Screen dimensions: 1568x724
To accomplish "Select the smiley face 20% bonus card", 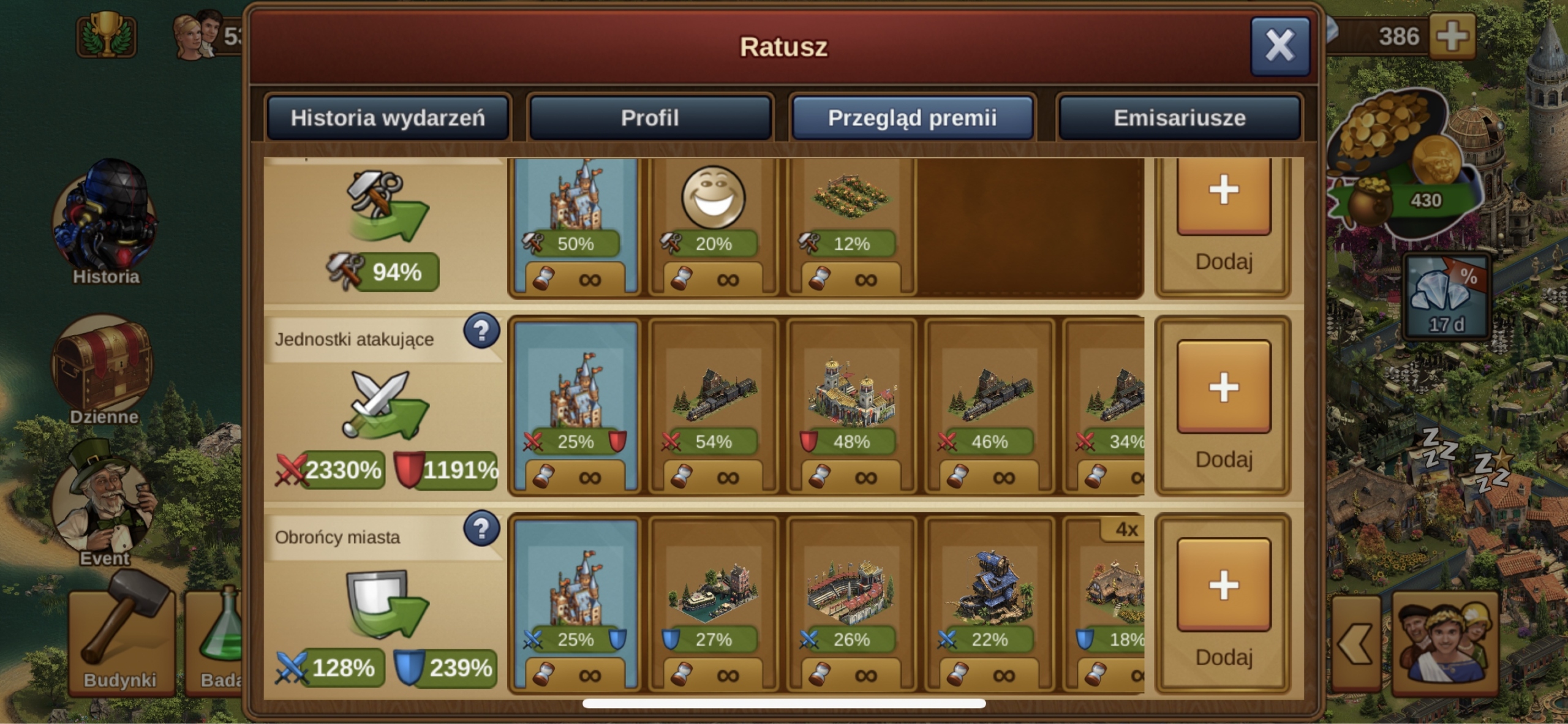I will [x=714, y=227].
